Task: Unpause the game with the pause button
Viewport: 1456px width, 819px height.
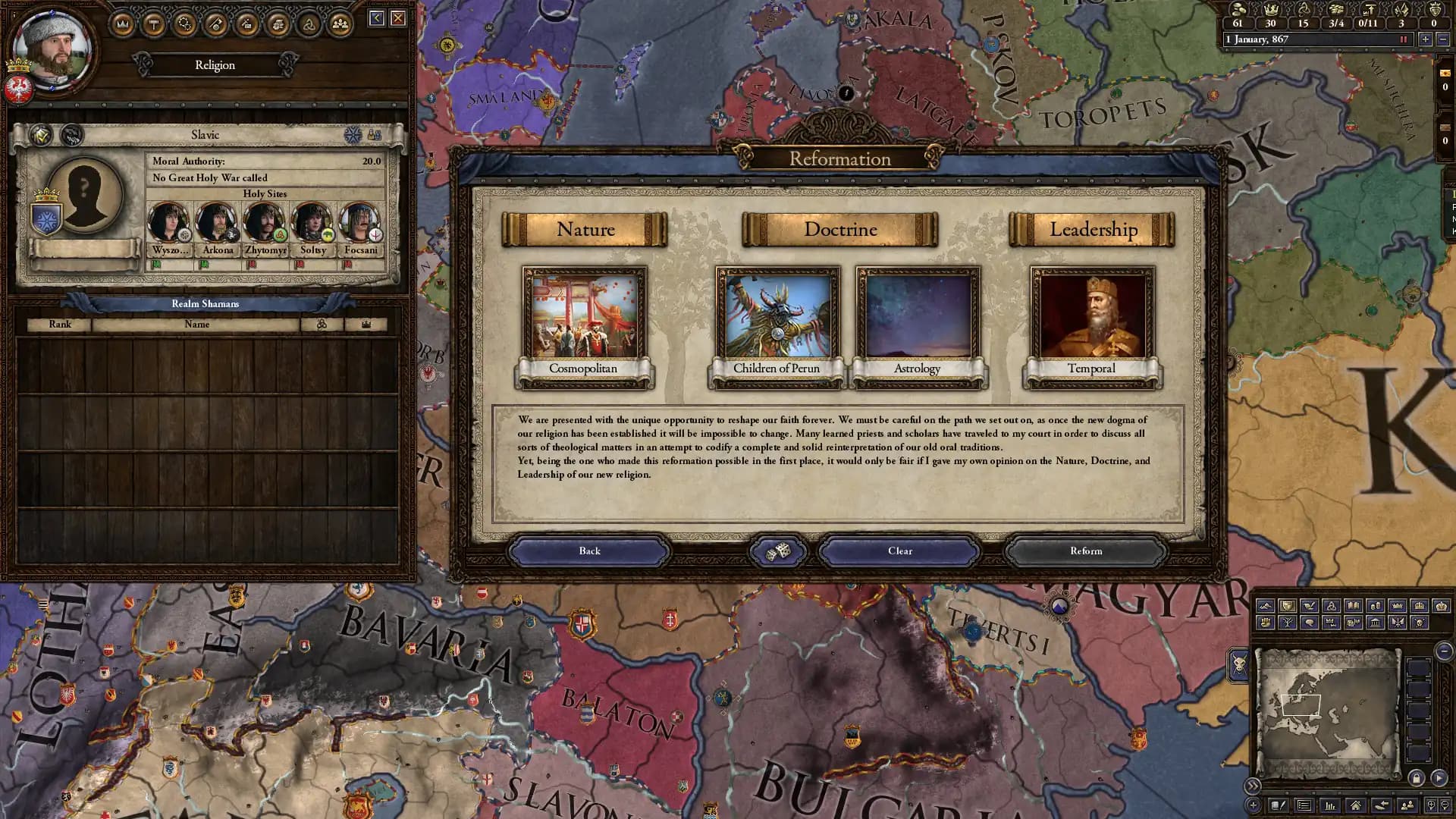Action: click(x=1404, y=39)
